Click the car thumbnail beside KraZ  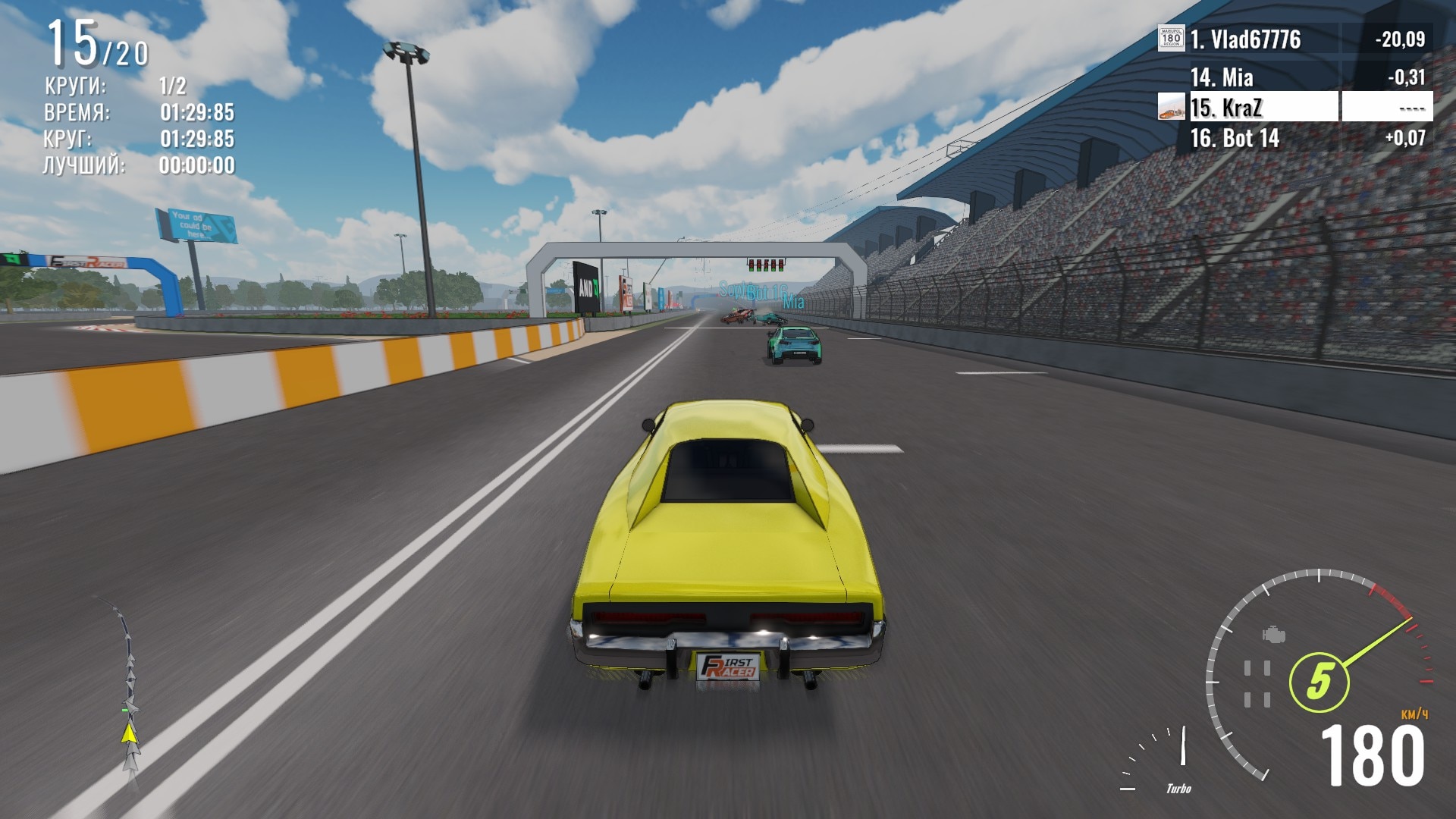(x=1171, y=108)
